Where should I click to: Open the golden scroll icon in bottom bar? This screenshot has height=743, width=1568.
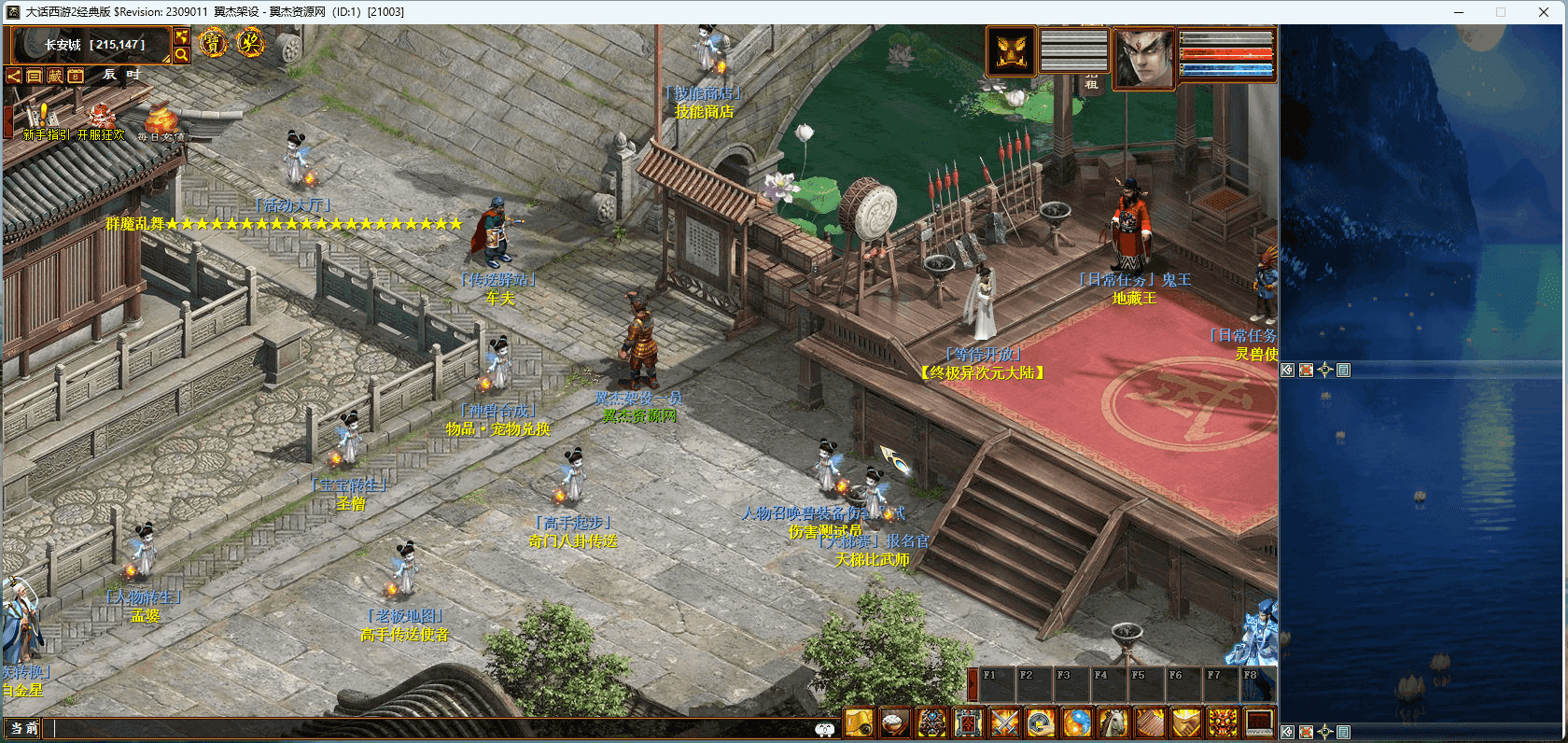point(859,722)
